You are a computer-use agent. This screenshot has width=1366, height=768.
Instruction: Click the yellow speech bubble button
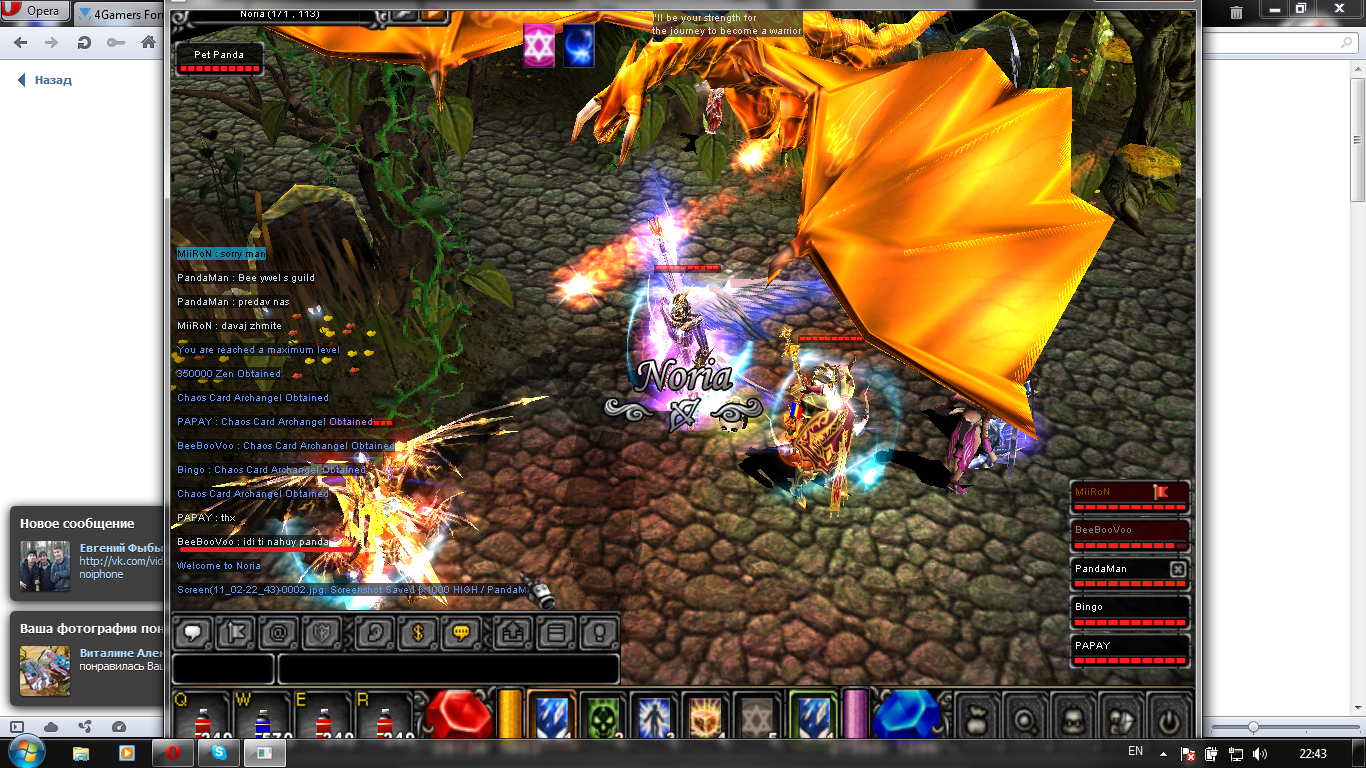(x=461, y=632)
